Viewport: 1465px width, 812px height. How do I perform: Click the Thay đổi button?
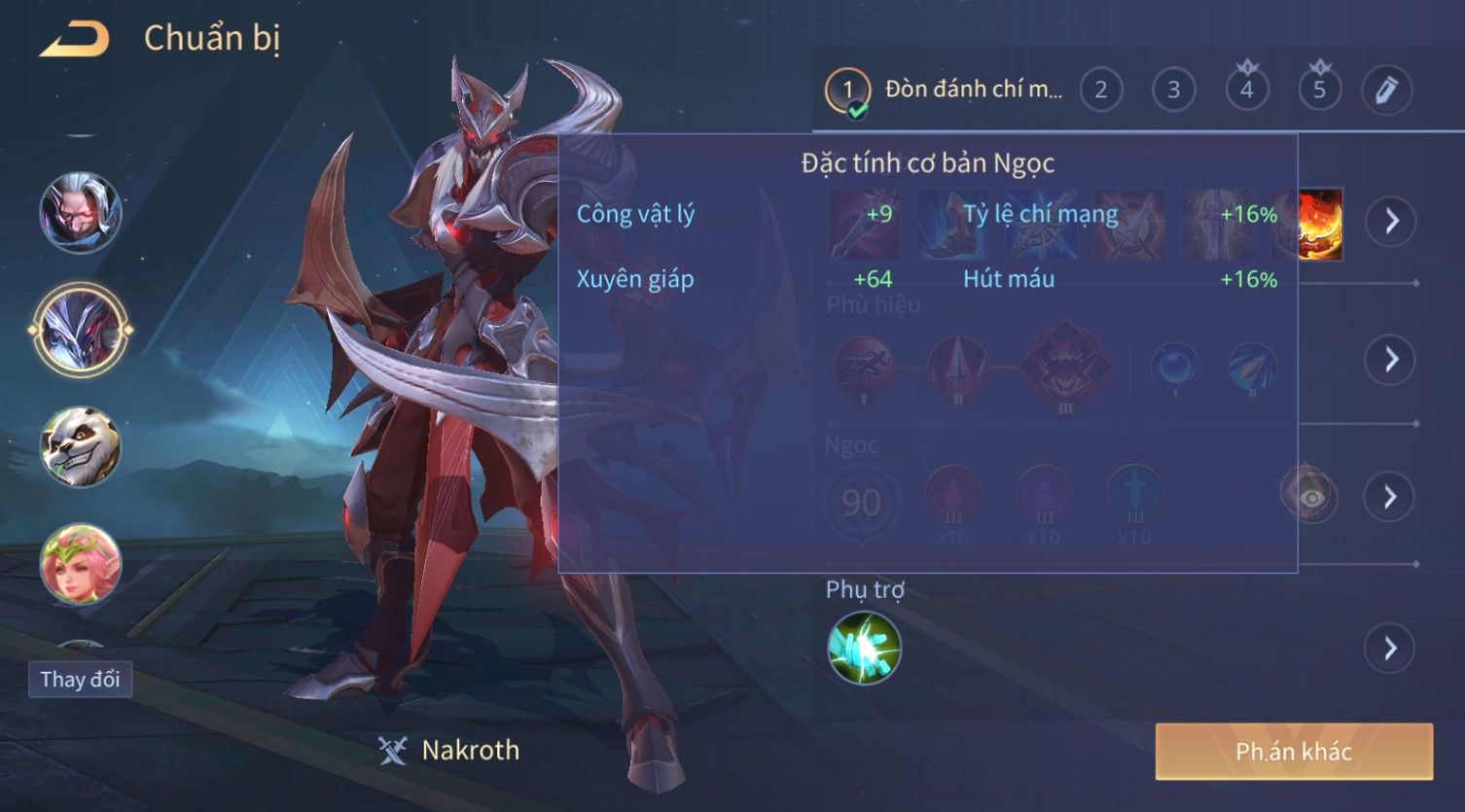[x=80, y=679]
